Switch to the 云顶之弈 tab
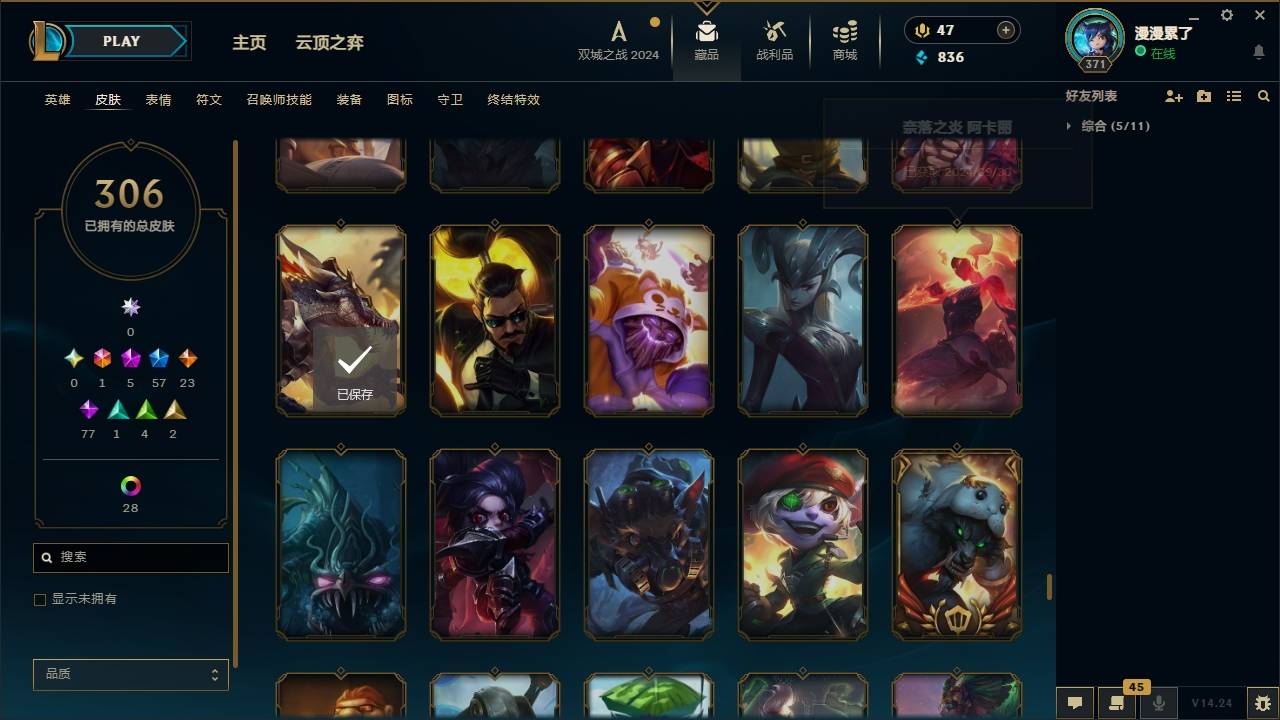1280x720 pixels. tap(330, 43)
